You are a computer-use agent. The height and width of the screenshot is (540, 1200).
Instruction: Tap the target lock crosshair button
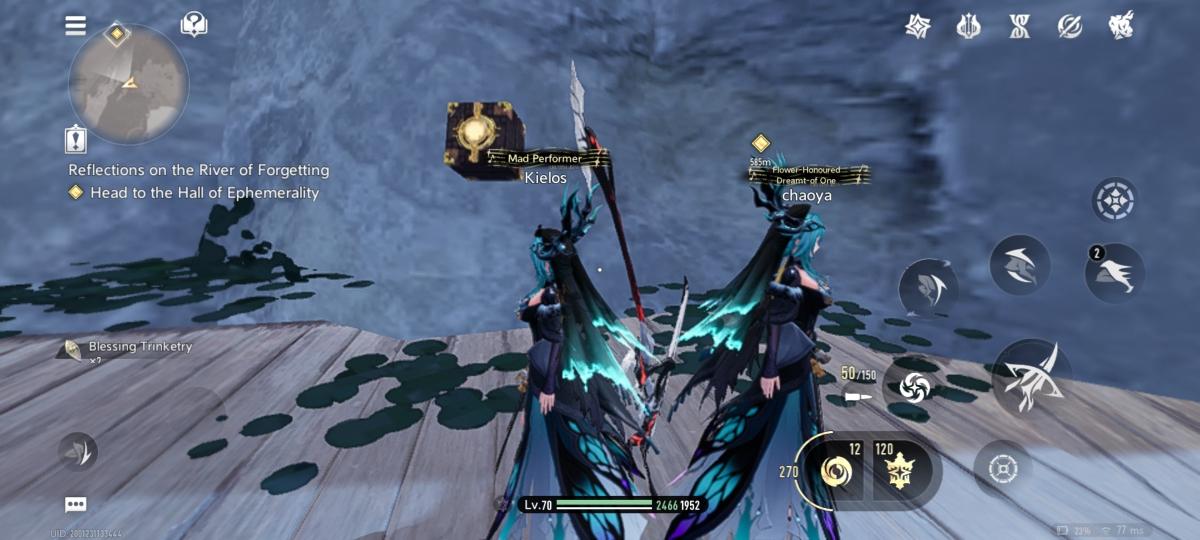[1003, 468]
